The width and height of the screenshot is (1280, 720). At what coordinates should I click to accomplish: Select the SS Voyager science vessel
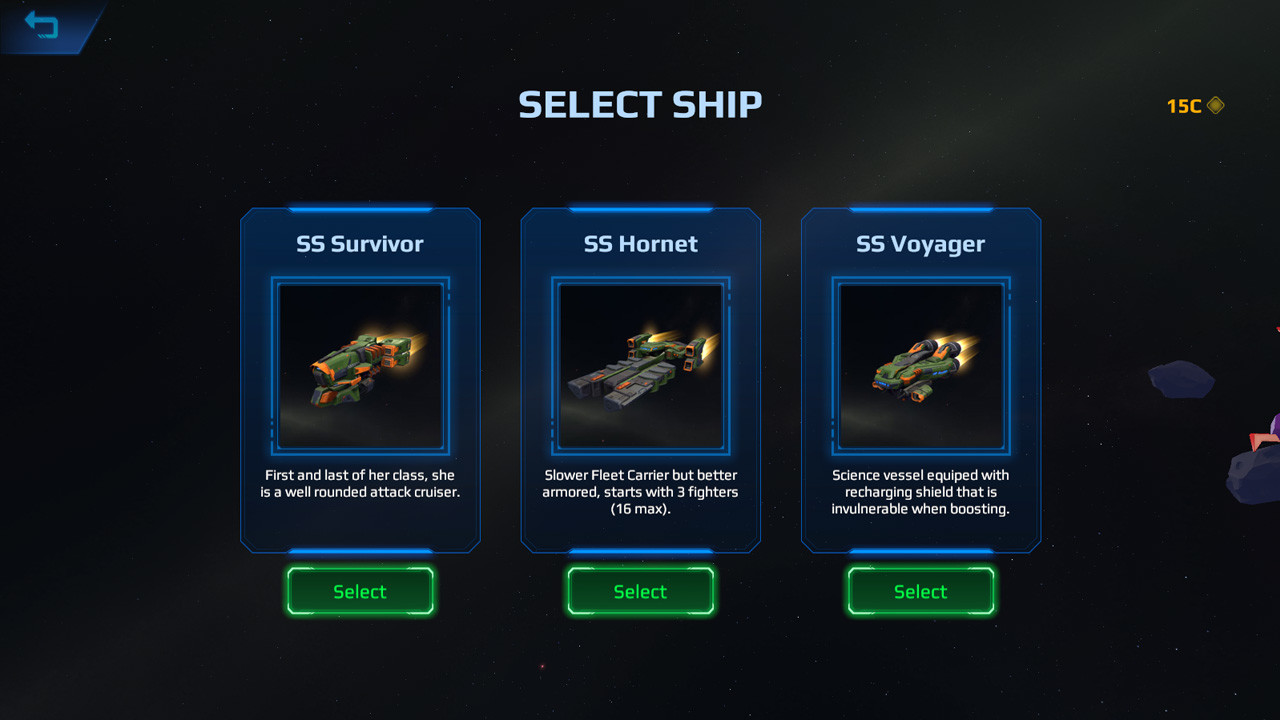[x=920, y=591]
